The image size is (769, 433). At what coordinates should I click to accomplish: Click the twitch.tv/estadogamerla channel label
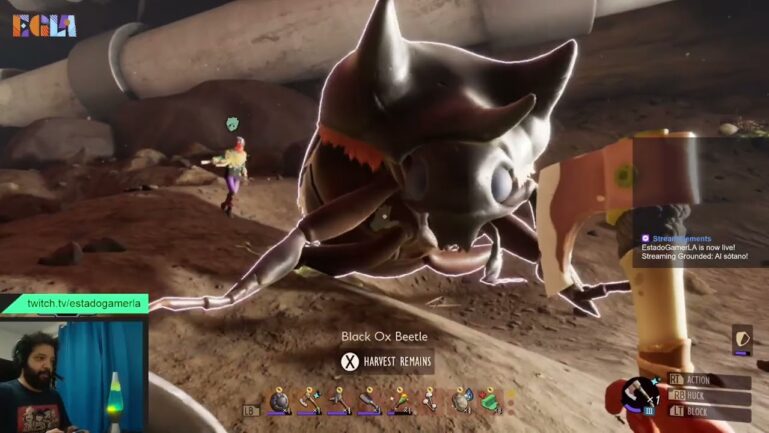pyautogui.click(x=86, y=303)
